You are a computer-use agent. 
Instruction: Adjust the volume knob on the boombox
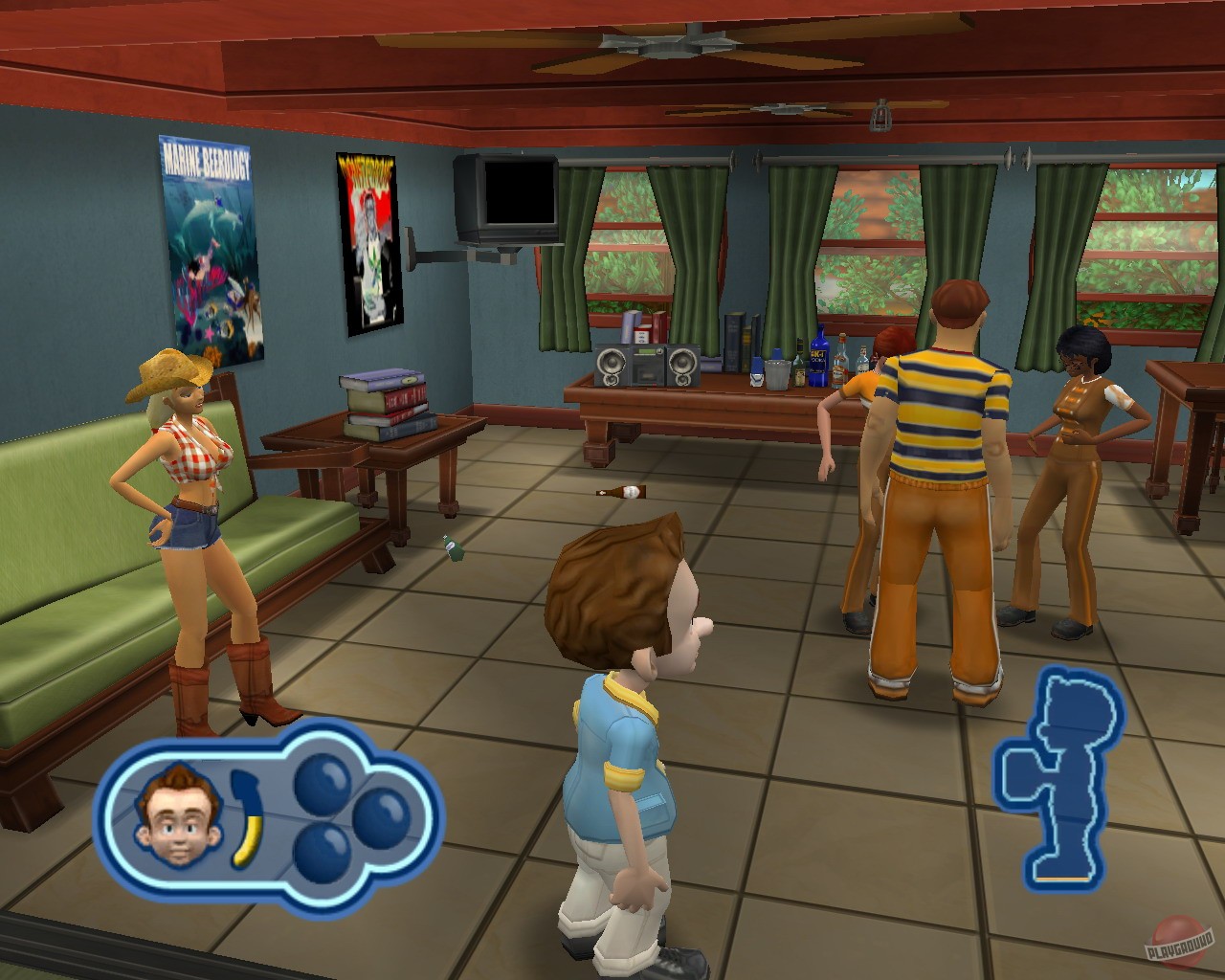660,350
